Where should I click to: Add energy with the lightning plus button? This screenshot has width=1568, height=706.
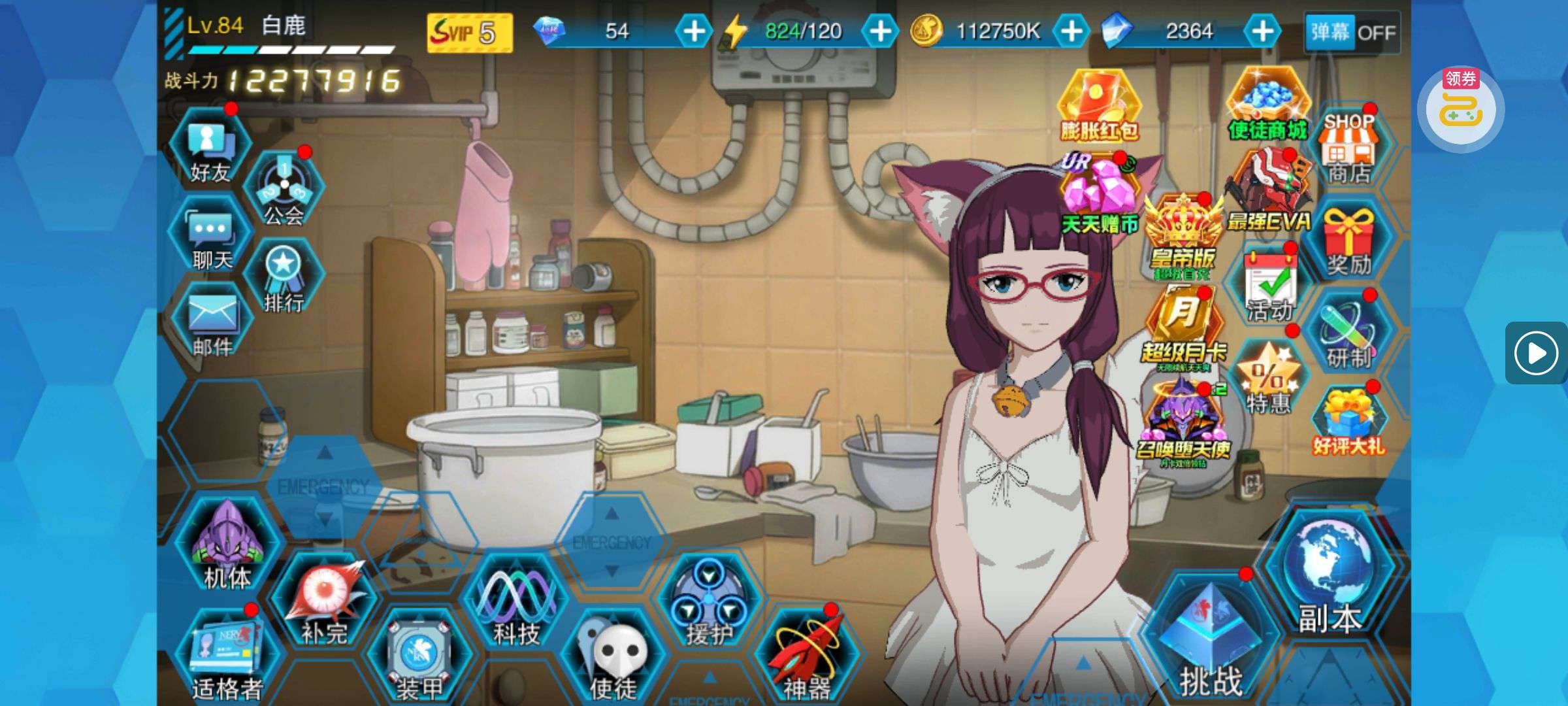tap(880, 31)
